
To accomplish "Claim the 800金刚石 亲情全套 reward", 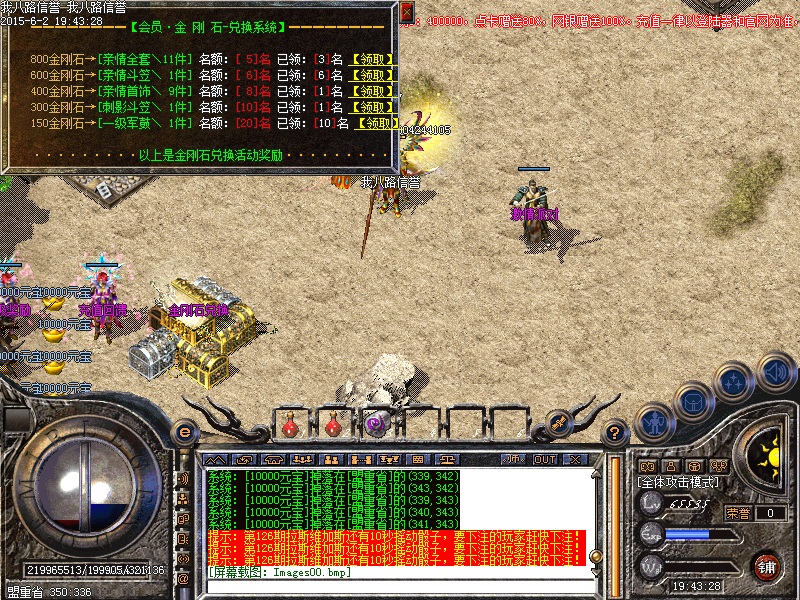I will pos(374,59).
